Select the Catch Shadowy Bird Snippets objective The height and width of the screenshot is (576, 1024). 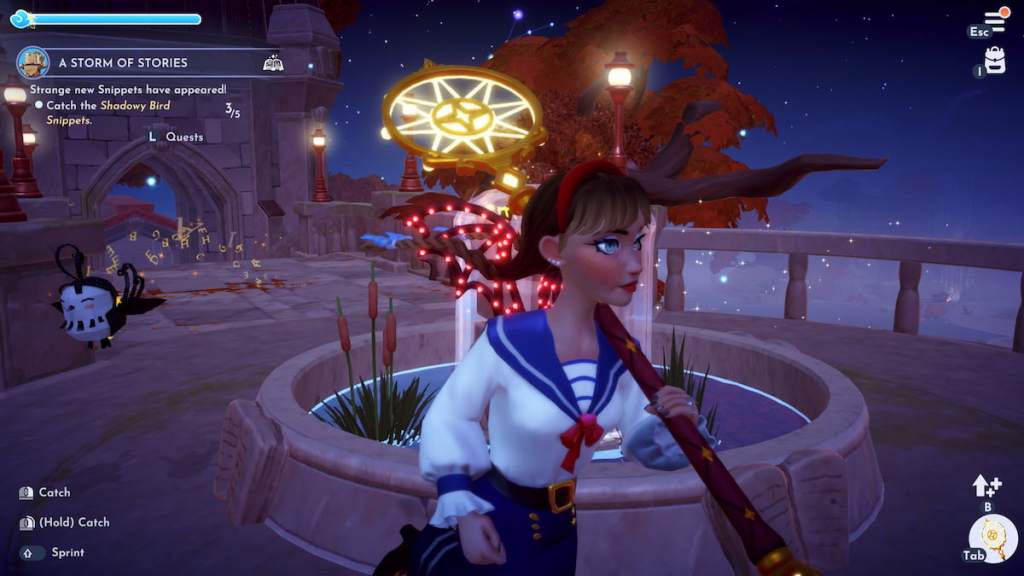tap(108, 112)
